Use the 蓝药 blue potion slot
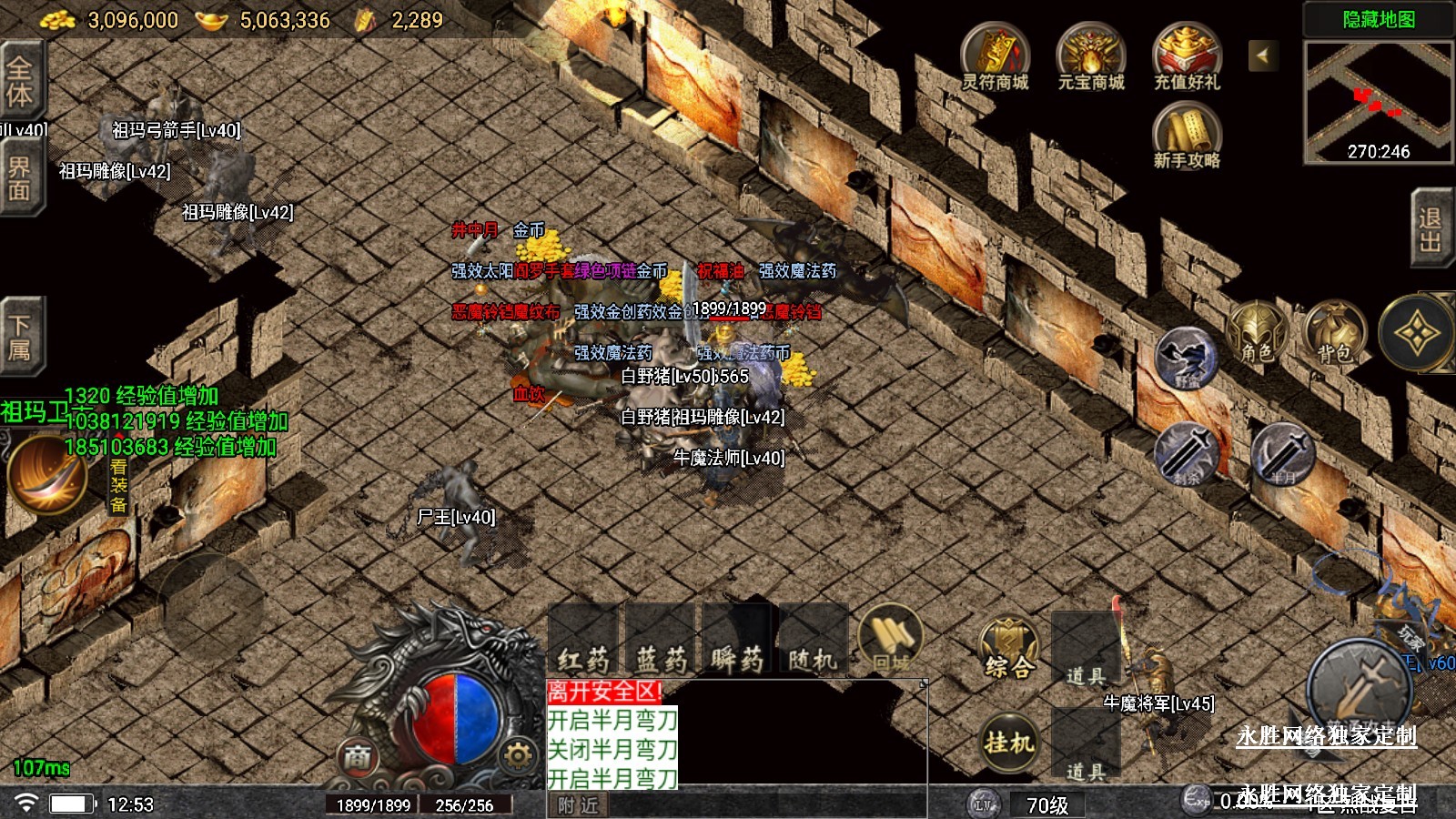This screenshot has height=819, width=1456. pos(661,642)
